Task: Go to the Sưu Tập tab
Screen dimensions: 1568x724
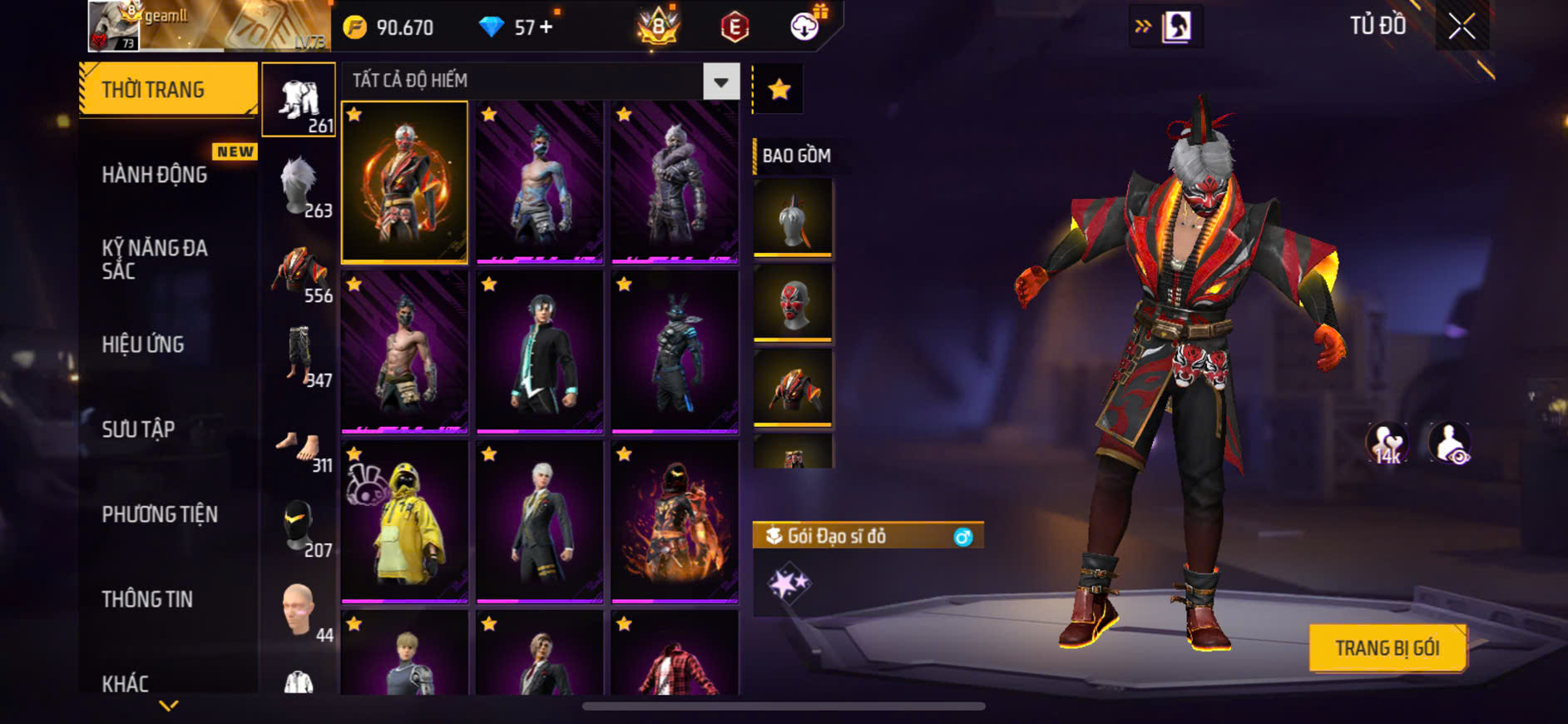Action: pyautogui.click(x=138, y=429)
